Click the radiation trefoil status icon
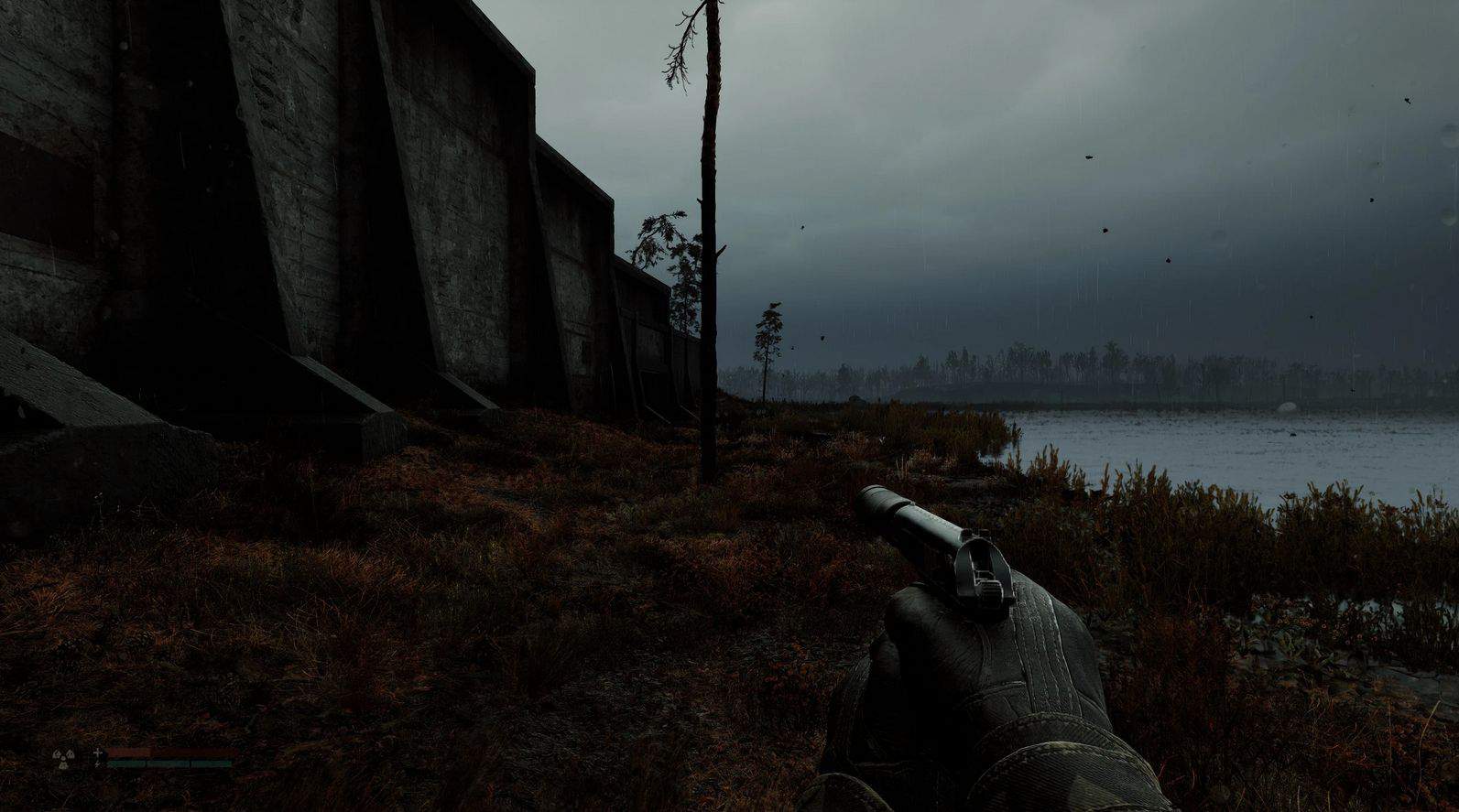This screenshot has width=1459, height=812. click(64, 757)
